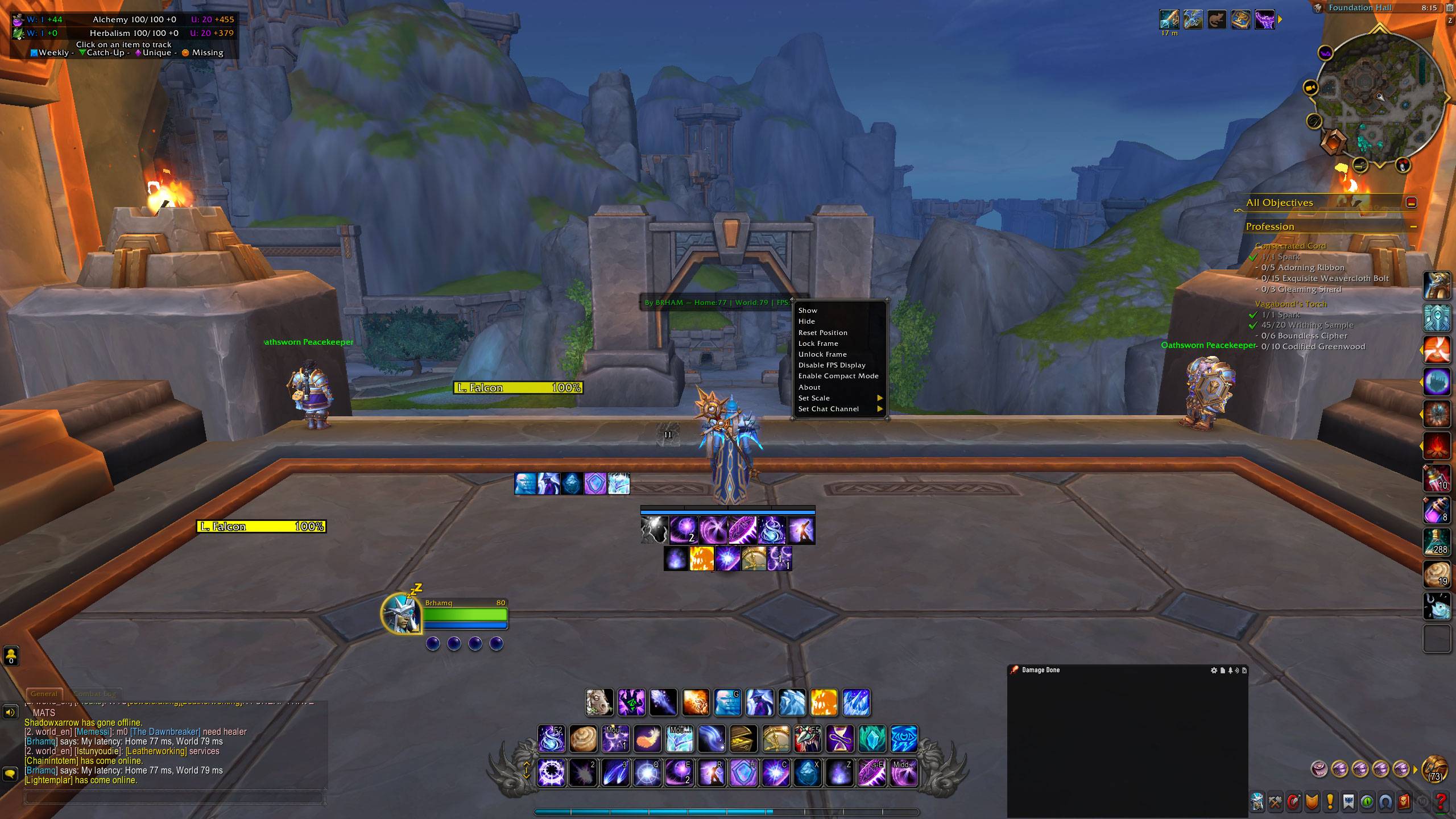Select Disable FPS Display
1456x819 pixels.
point(832,365)
